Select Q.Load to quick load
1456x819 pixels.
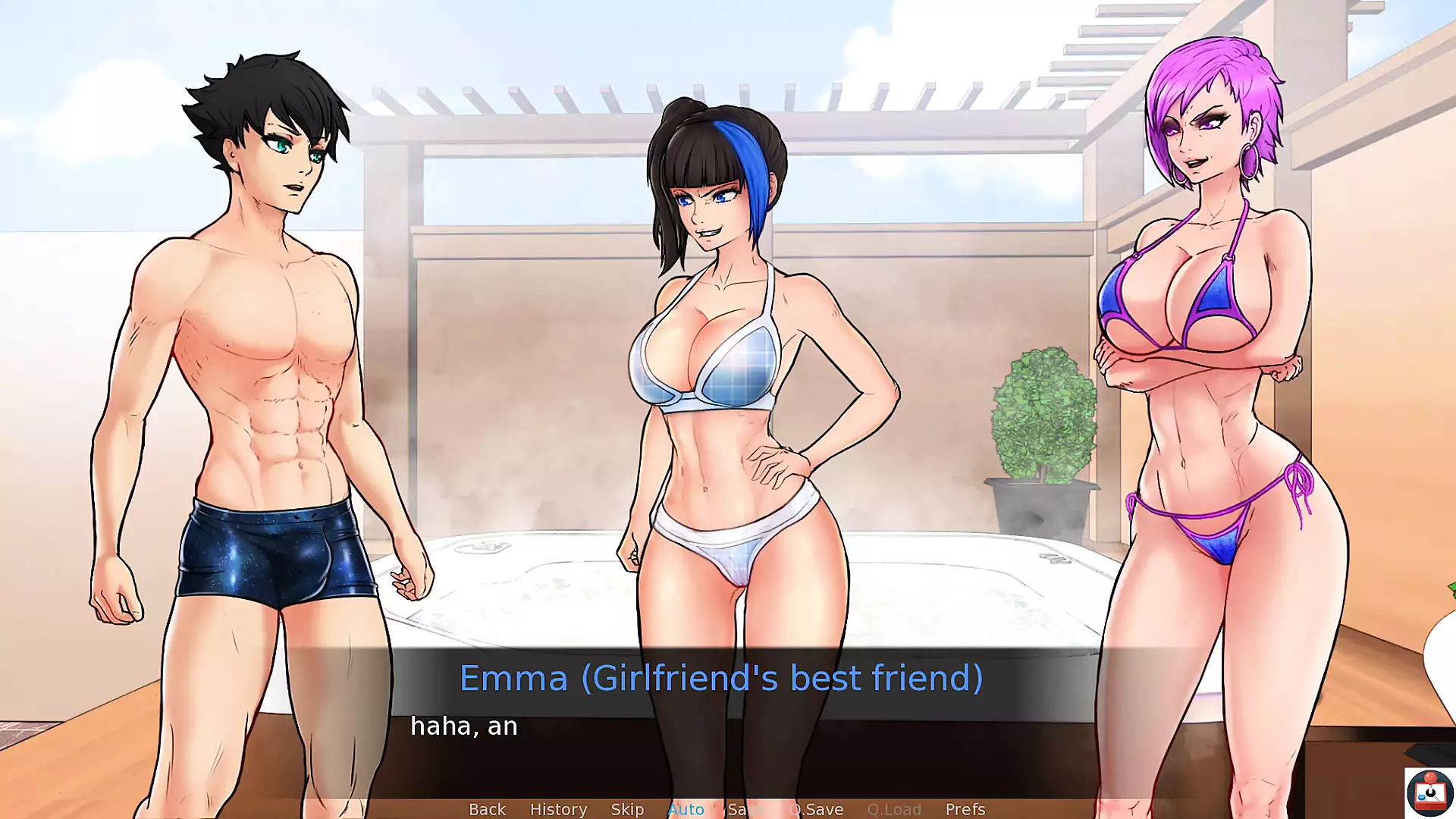pyautogui.click(x=894, y=809)
